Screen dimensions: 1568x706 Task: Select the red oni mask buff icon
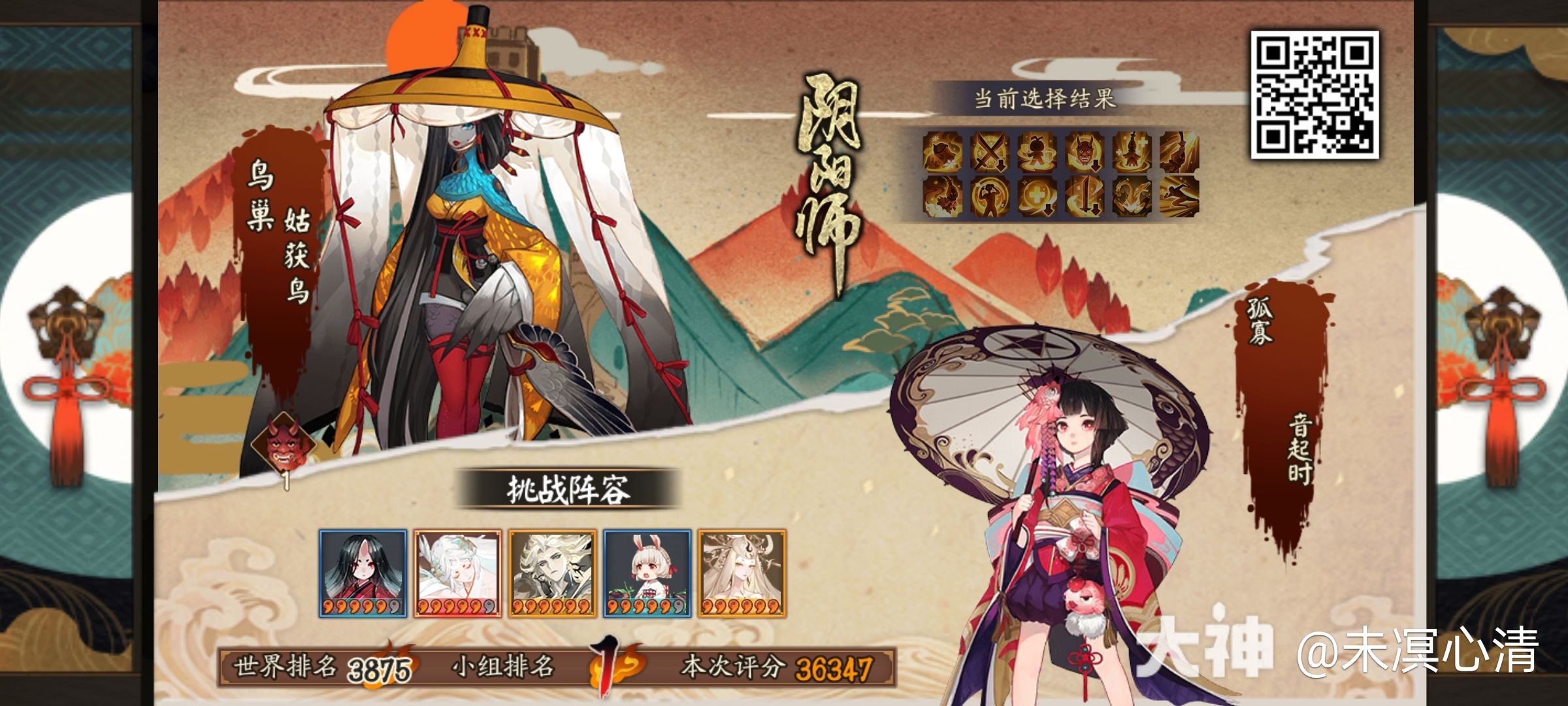tap(1085, 152)
